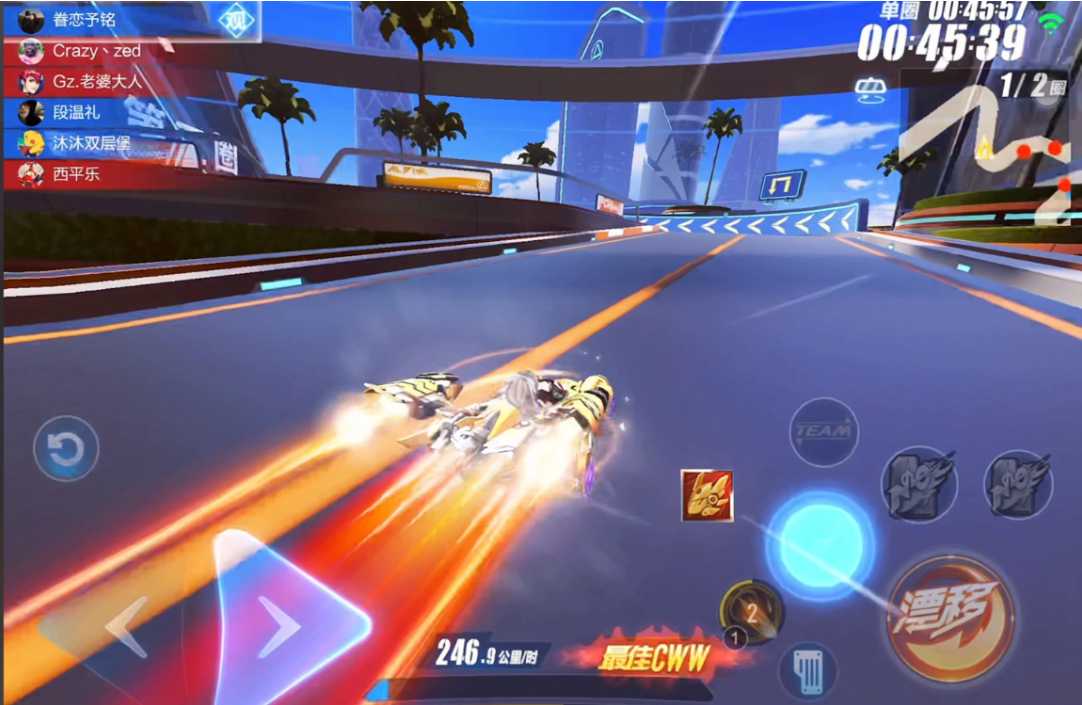Select player Gz.老婆大人 in the list

95,82
